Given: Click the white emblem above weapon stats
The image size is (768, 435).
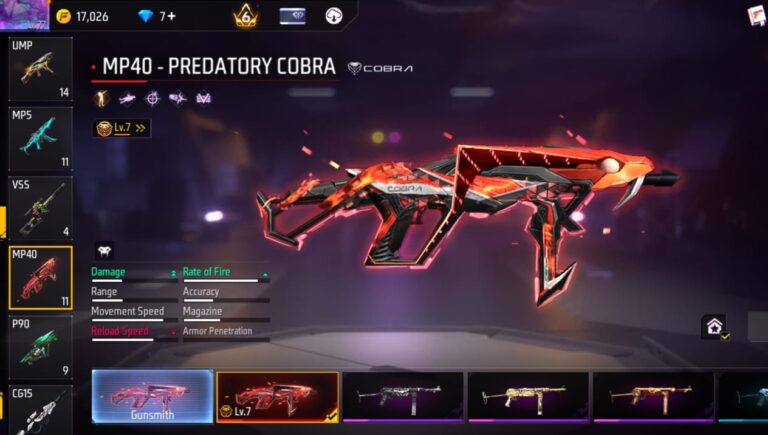Looking at the screenshot, I should pos(104,250).
